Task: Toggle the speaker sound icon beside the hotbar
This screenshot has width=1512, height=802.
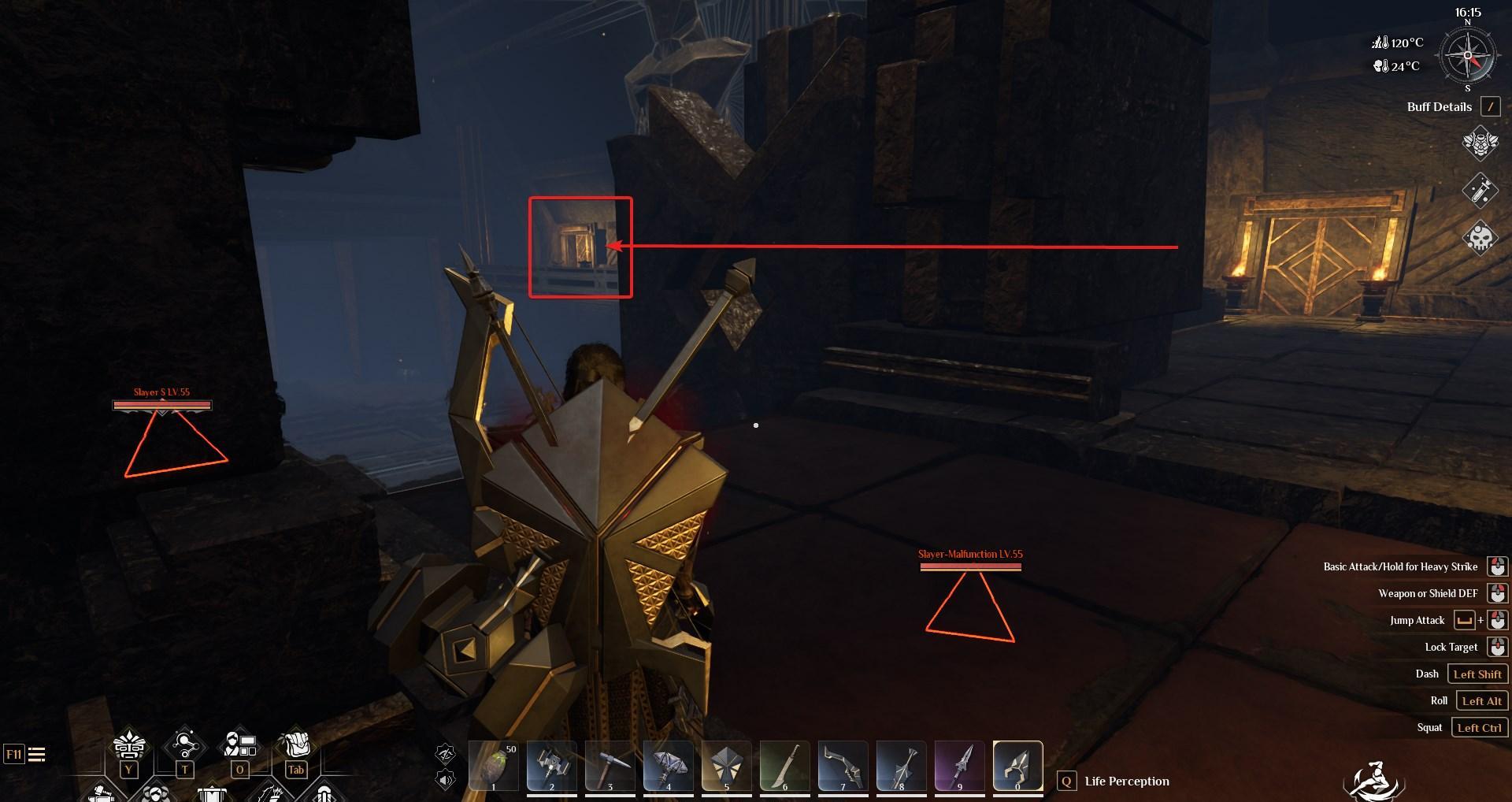Action: click(446, 780)
